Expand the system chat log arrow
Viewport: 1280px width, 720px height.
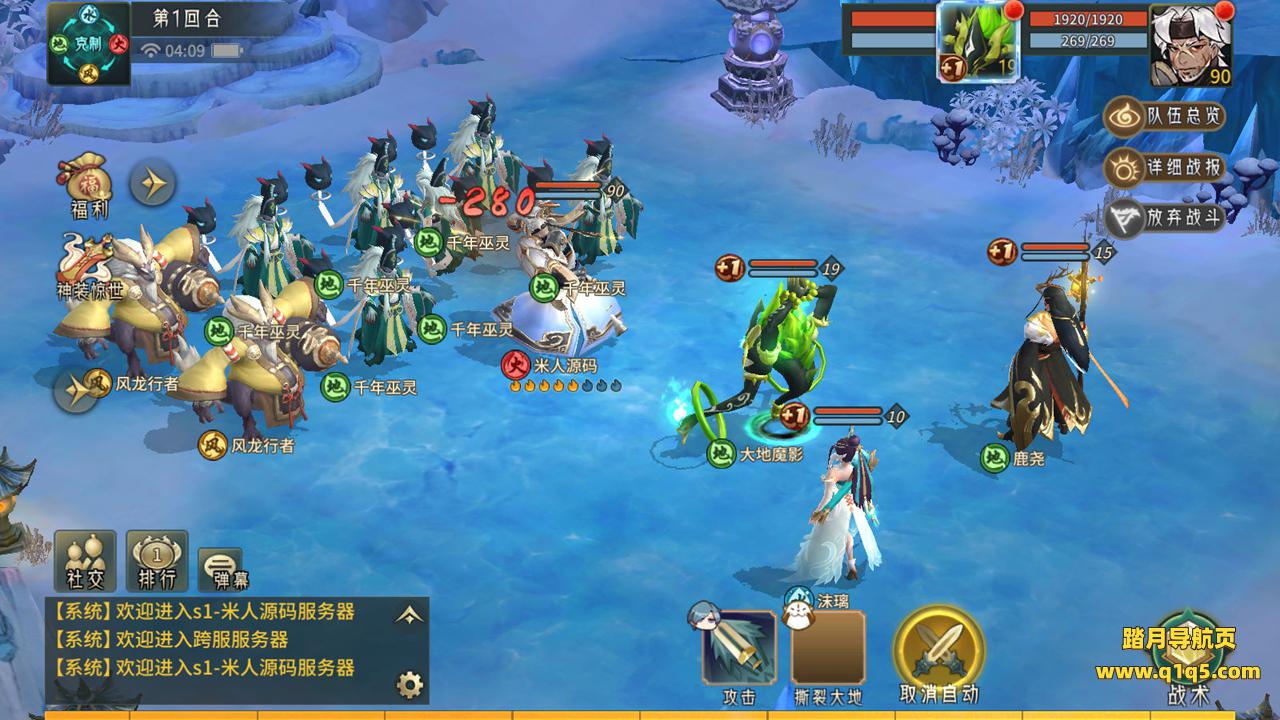408,617
